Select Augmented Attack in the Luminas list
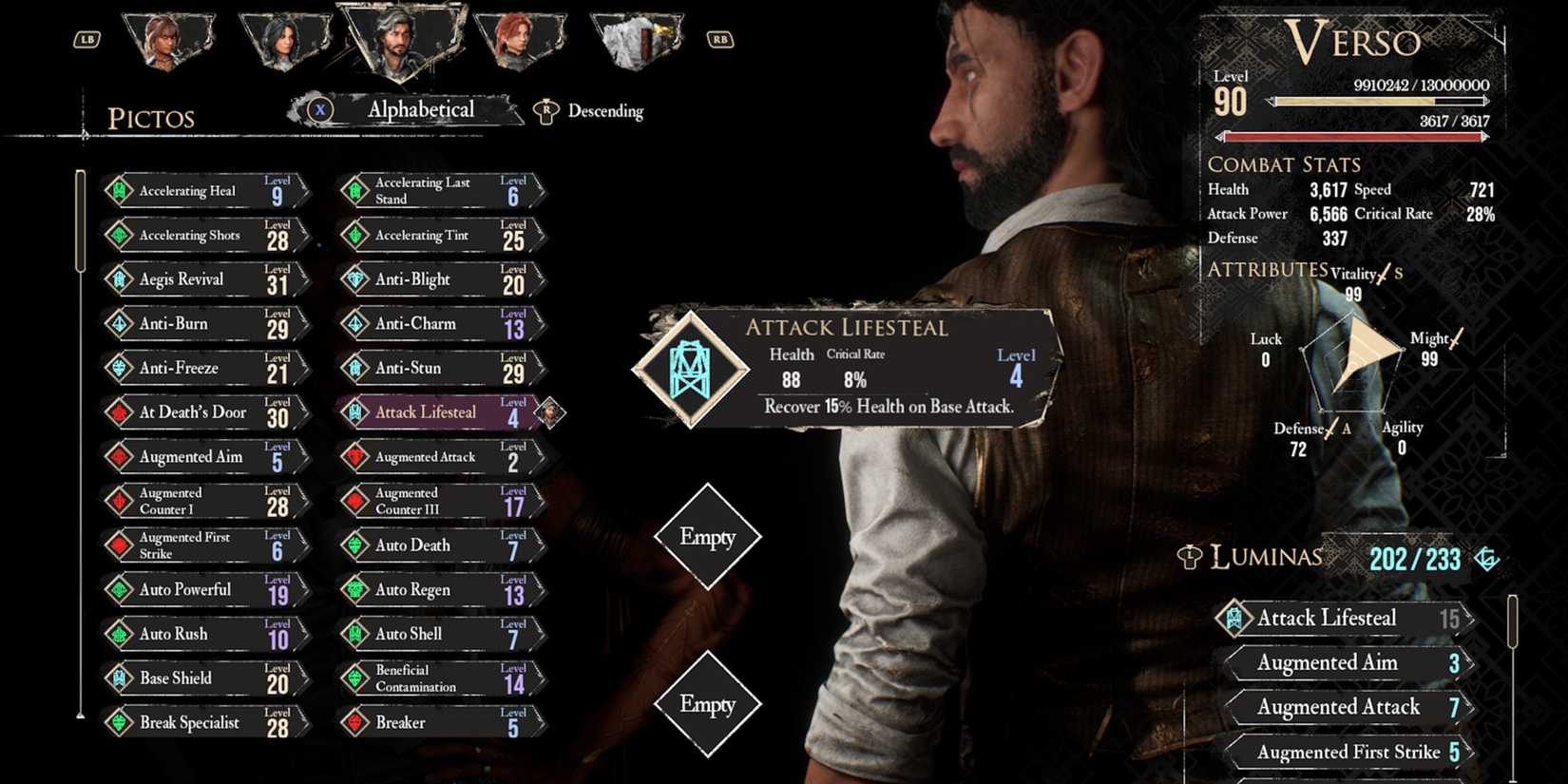The image size is (1568, 784). click(1348, 708)
